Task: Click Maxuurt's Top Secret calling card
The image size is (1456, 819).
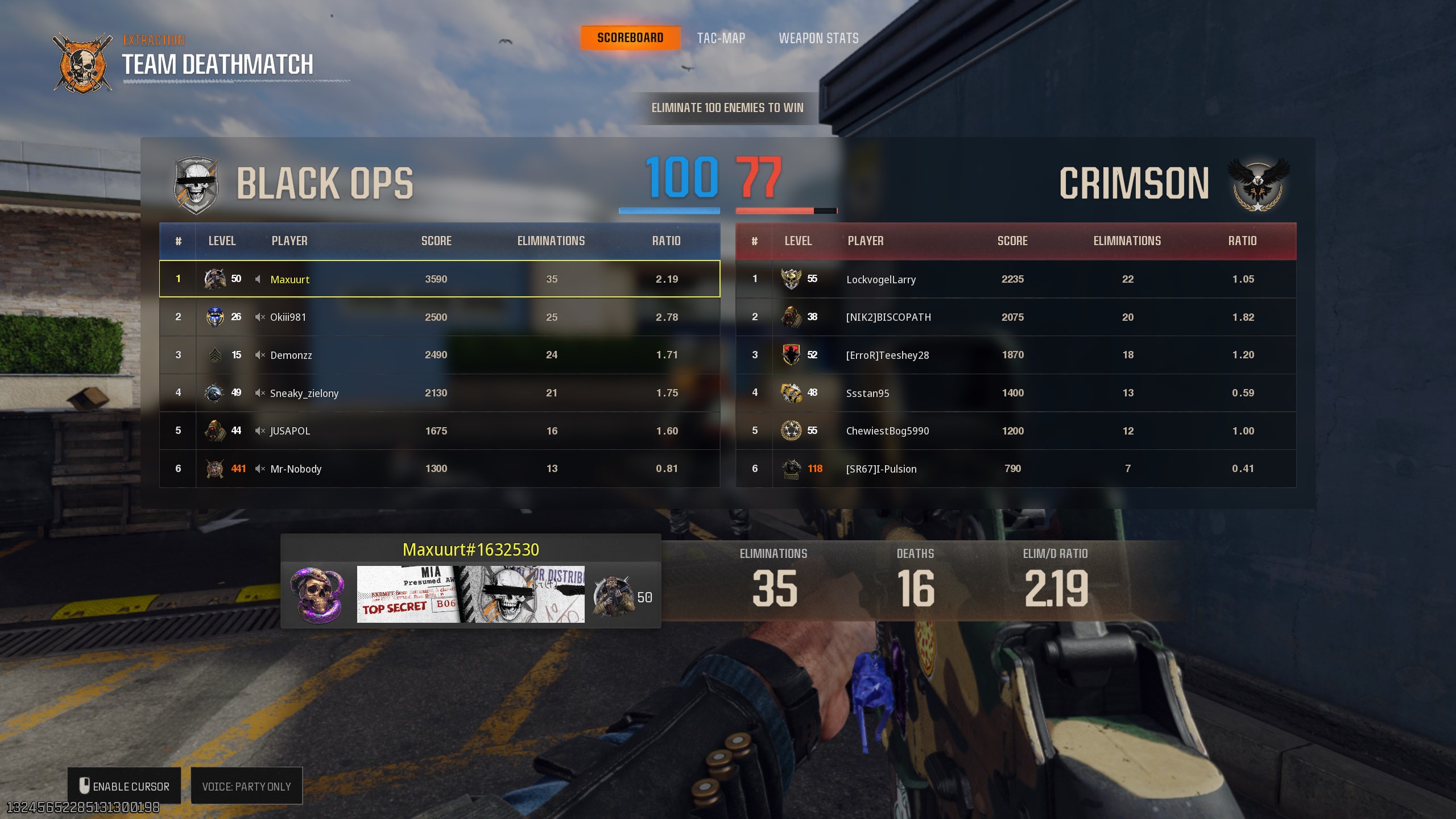Action: tap(470, 594)
